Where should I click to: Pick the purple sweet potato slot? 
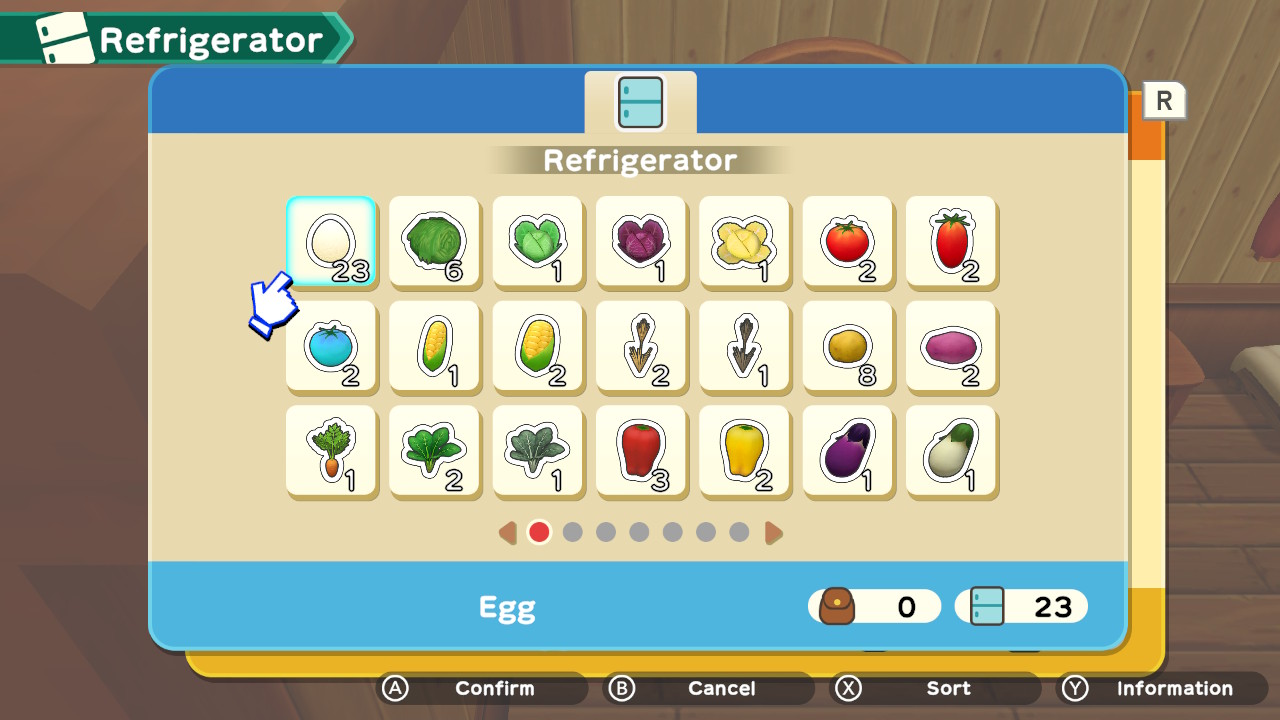click(951, 346)
